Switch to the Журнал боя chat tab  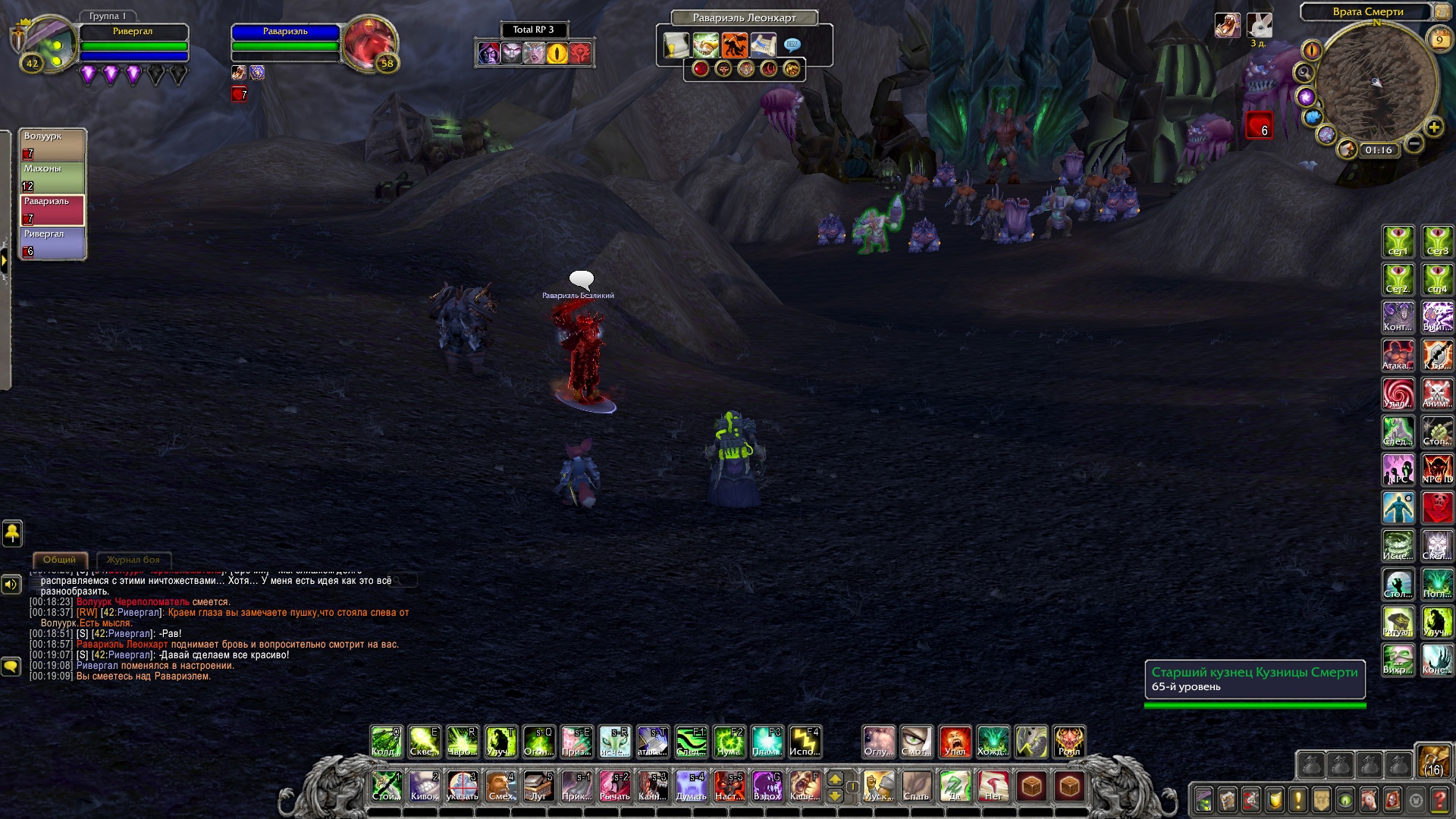(x=133, y=560)
